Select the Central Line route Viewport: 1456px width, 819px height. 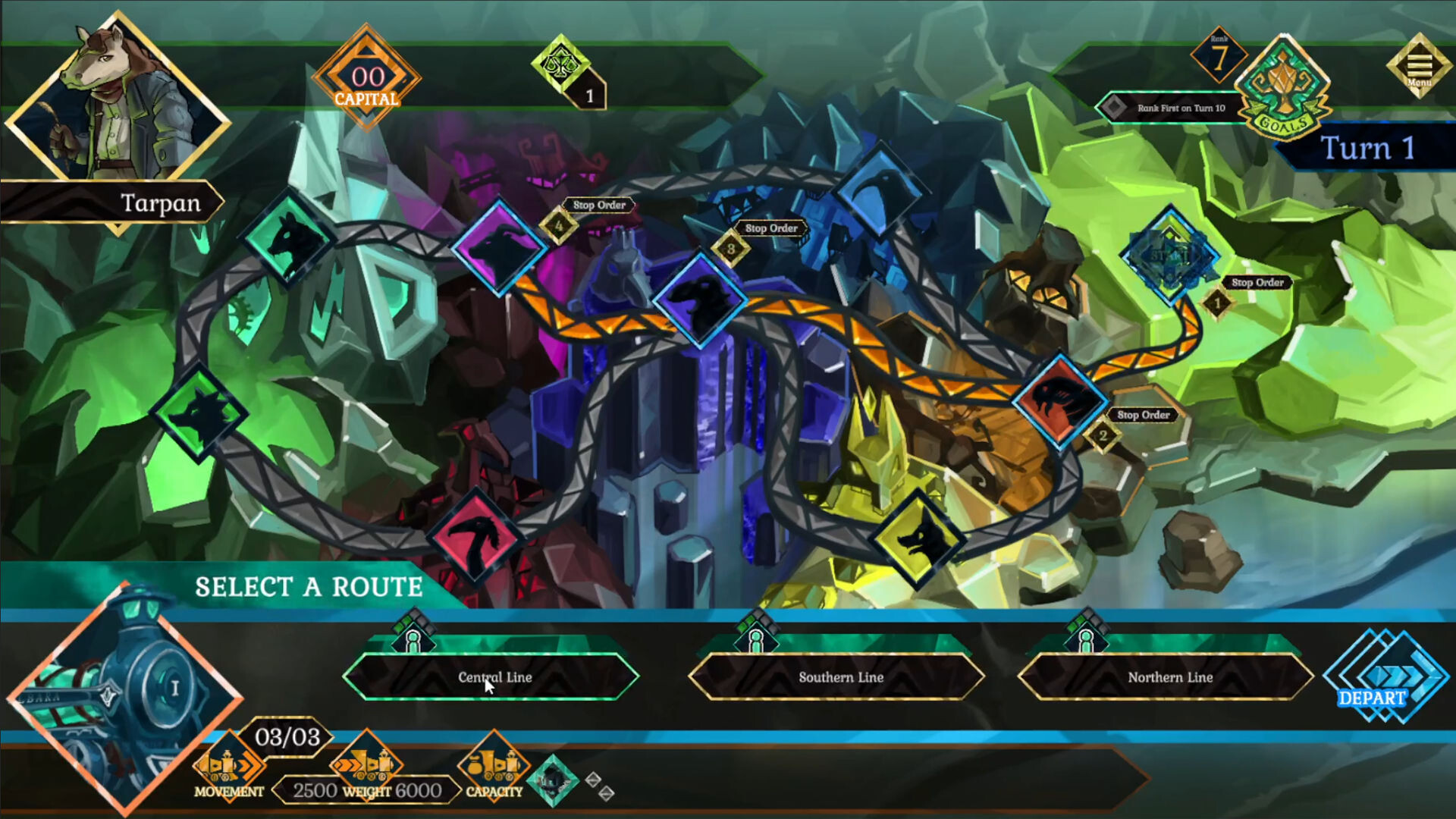(491, 676)
